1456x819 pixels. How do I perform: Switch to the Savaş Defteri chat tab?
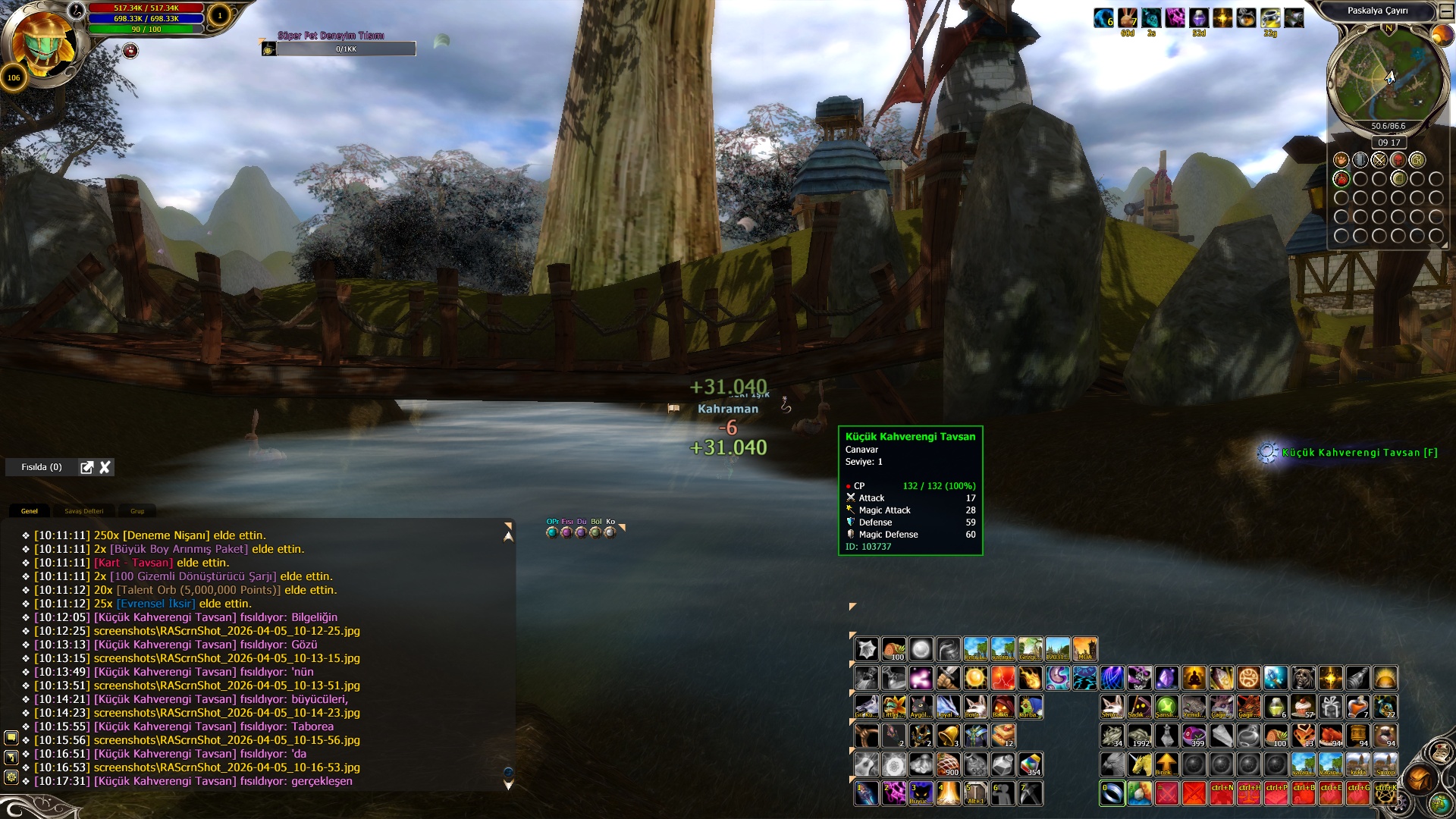tap(83, 511)
